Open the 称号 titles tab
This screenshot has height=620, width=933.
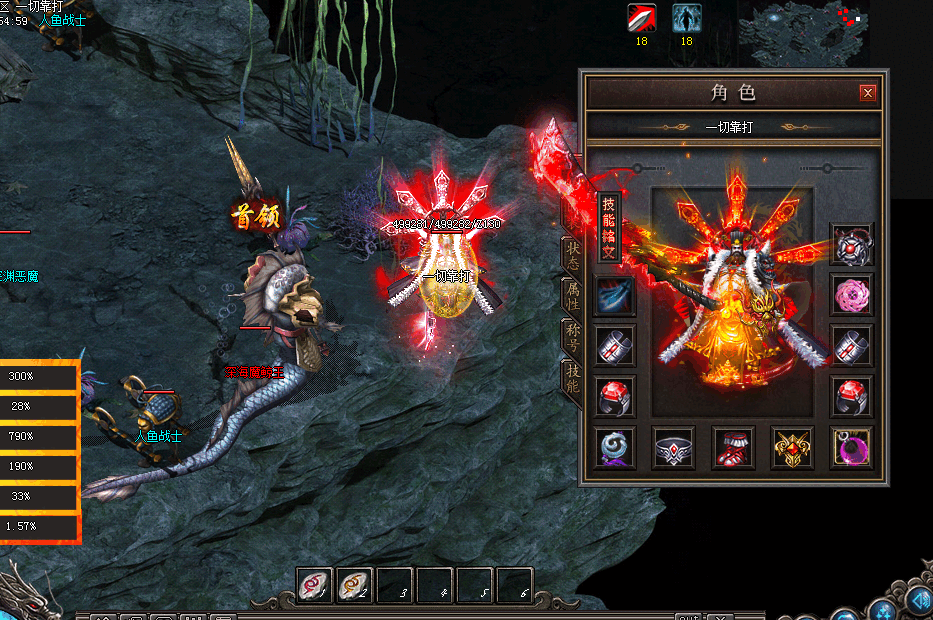tap(573, 337)
